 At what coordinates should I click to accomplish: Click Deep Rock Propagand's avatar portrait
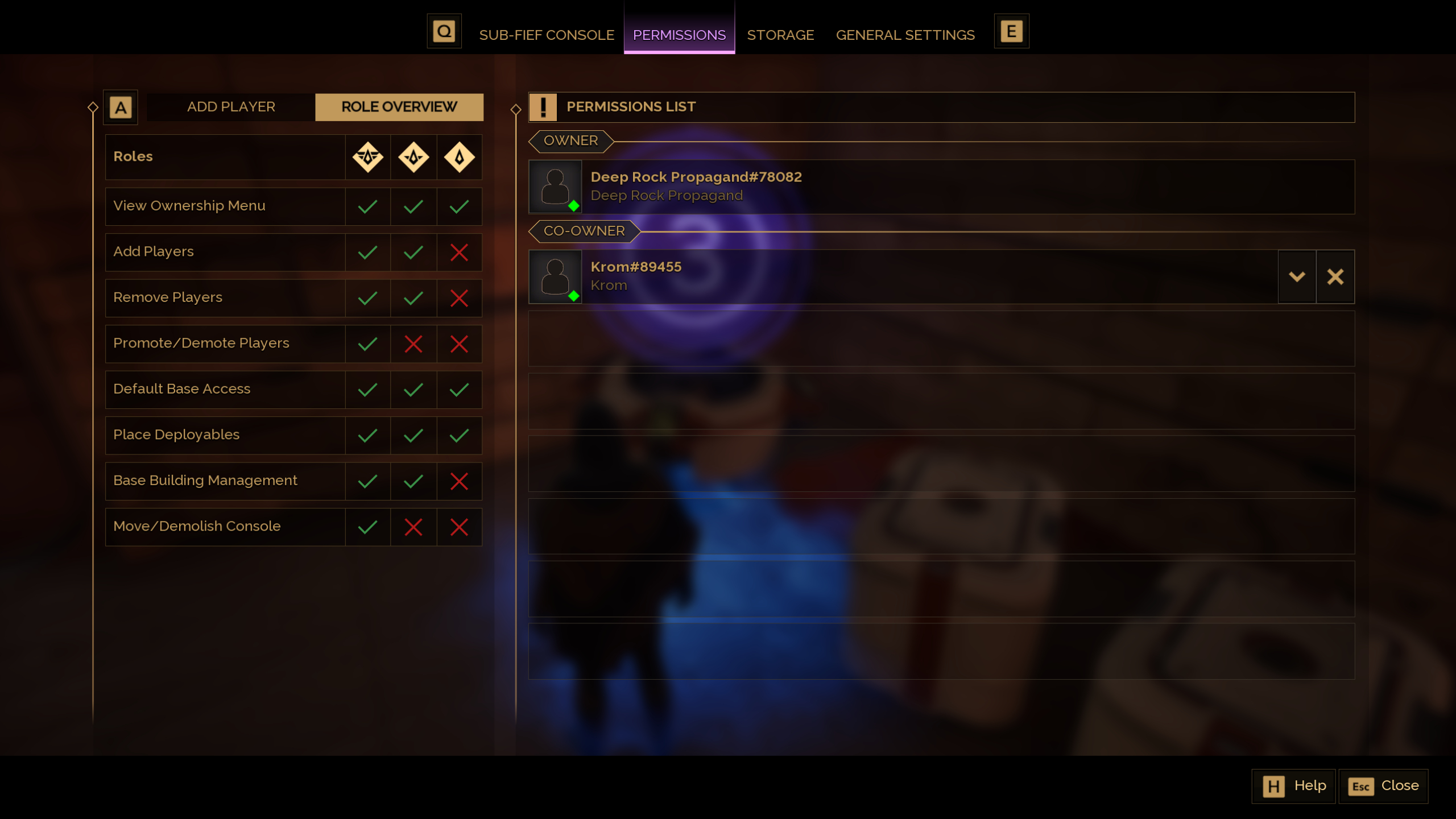555,186
